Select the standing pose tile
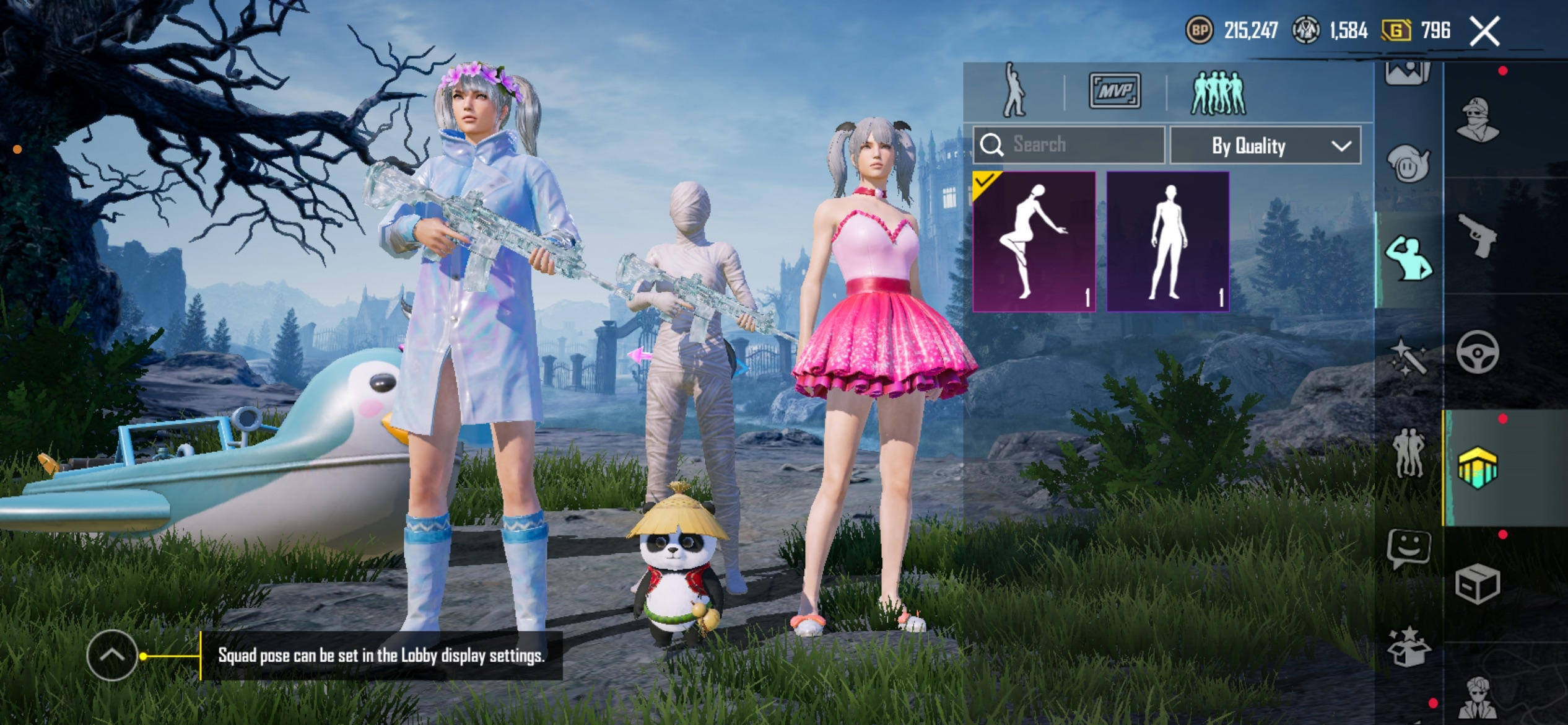This screenshot has height=725, width=1568. 1167,241
